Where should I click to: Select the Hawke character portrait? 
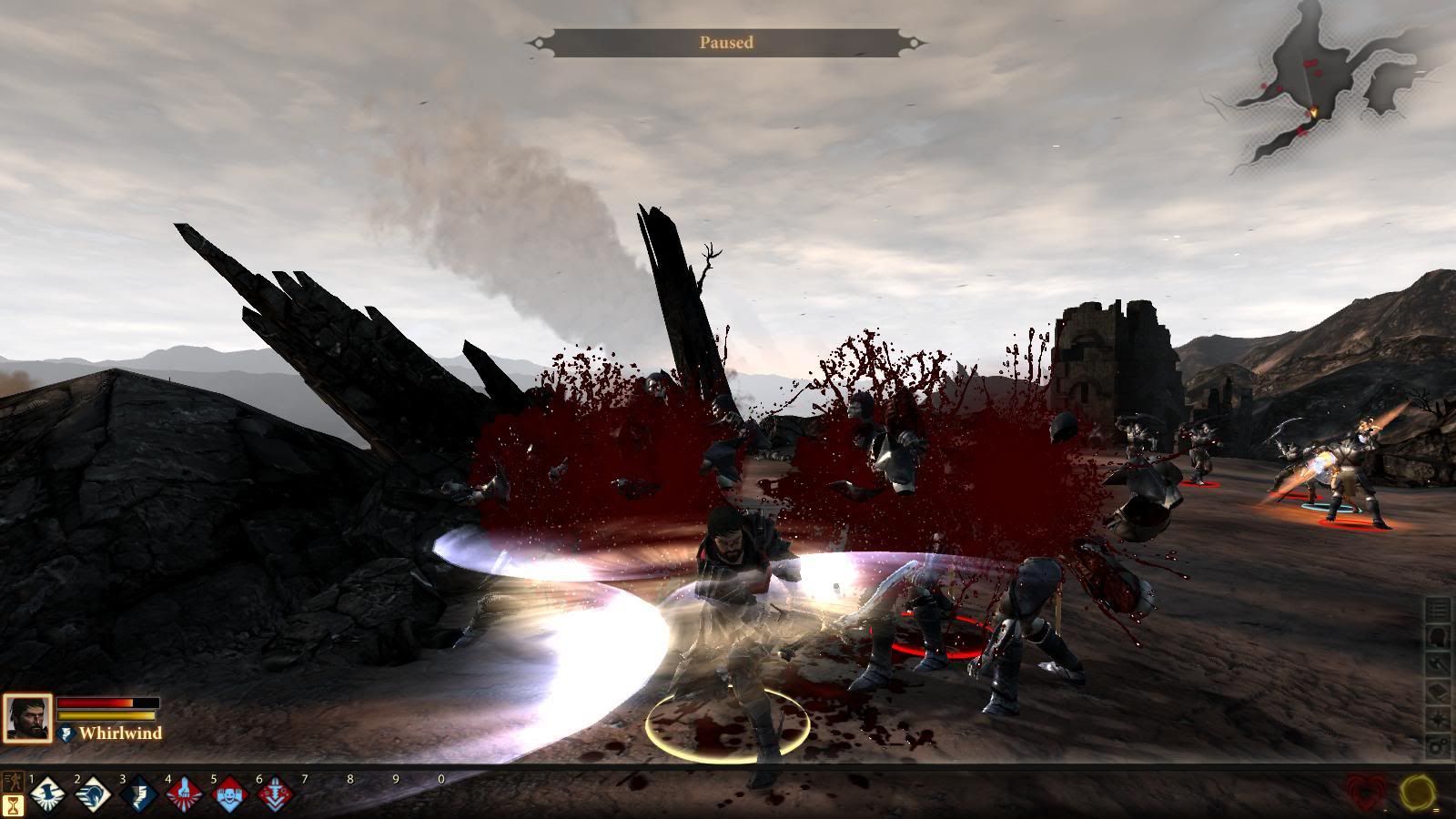coord(27,718)
